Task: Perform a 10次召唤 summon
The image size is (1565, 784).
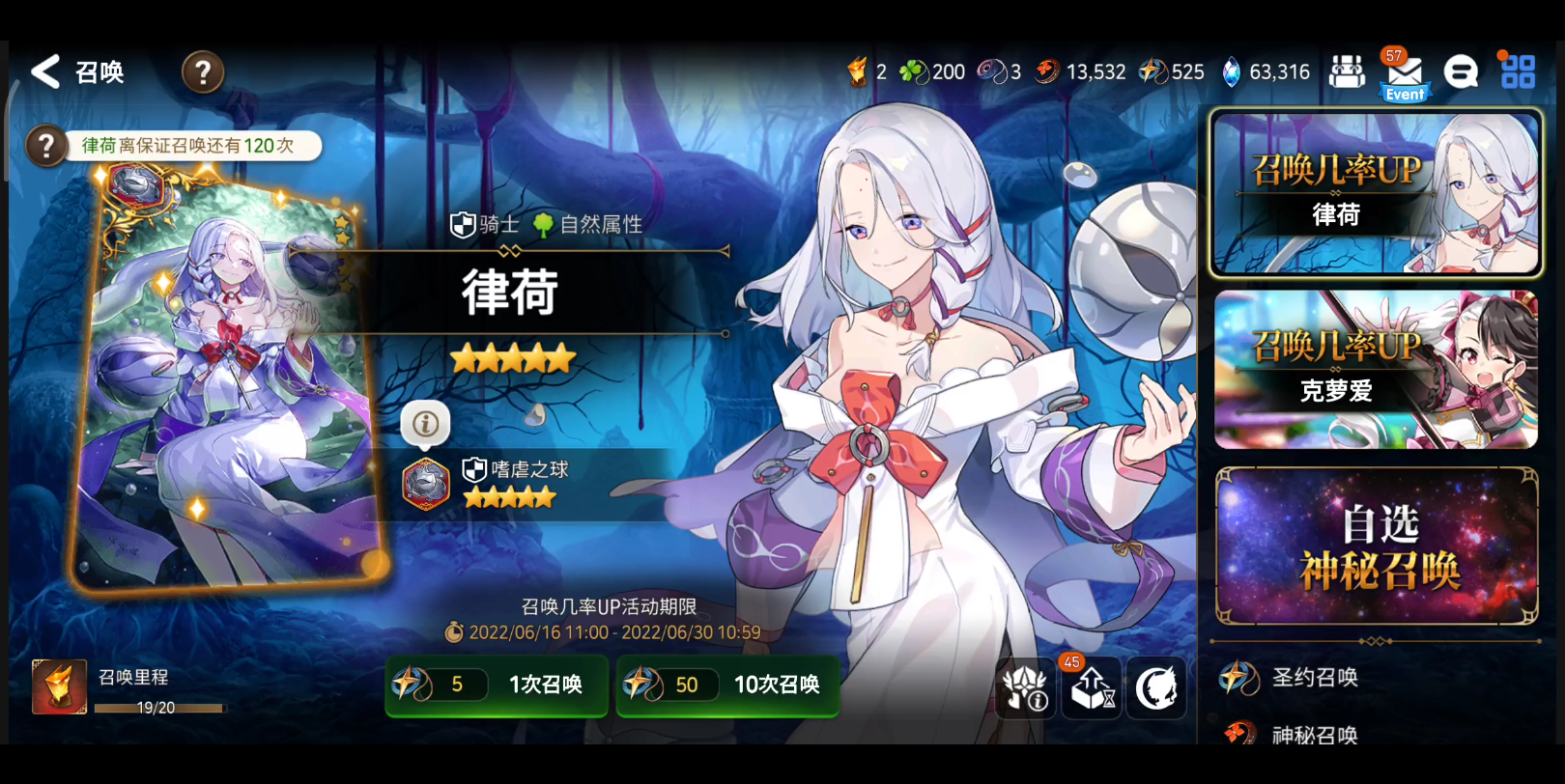Action: point(727,685)
